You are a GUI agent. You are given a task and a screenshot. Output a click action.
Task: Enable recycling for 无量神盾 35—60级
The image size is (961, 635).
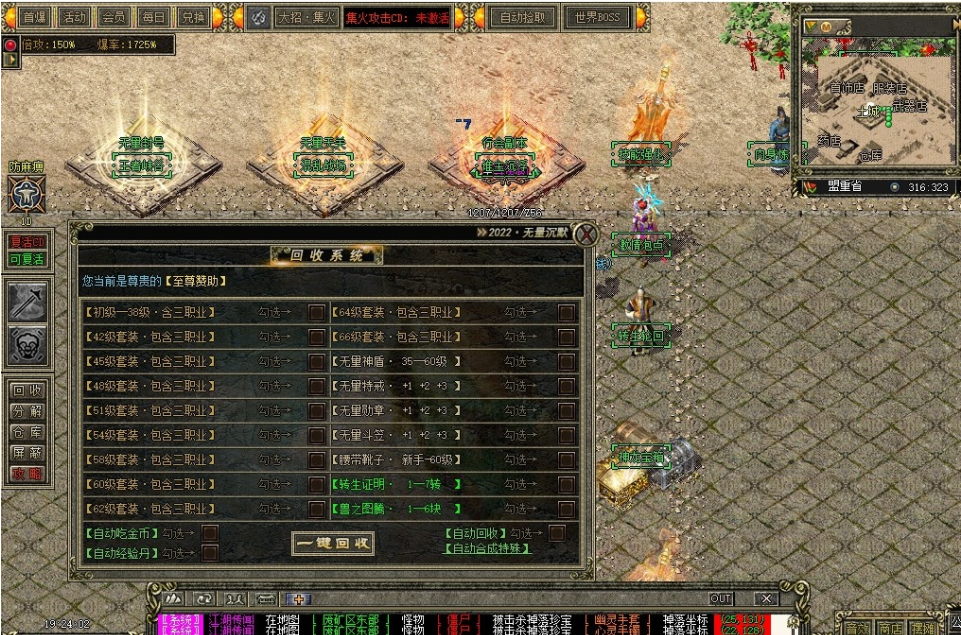coord(566,361)
